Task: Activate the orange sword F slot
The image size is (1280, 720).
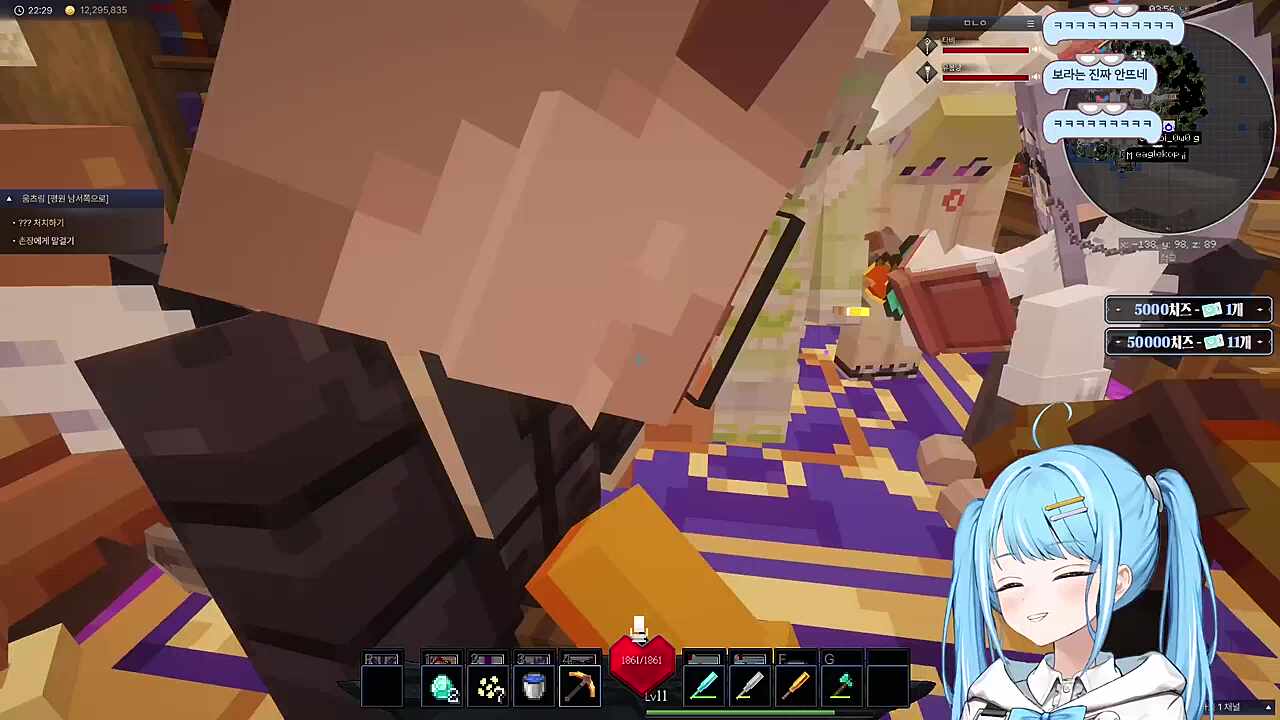Action: [x=796, y=688]
